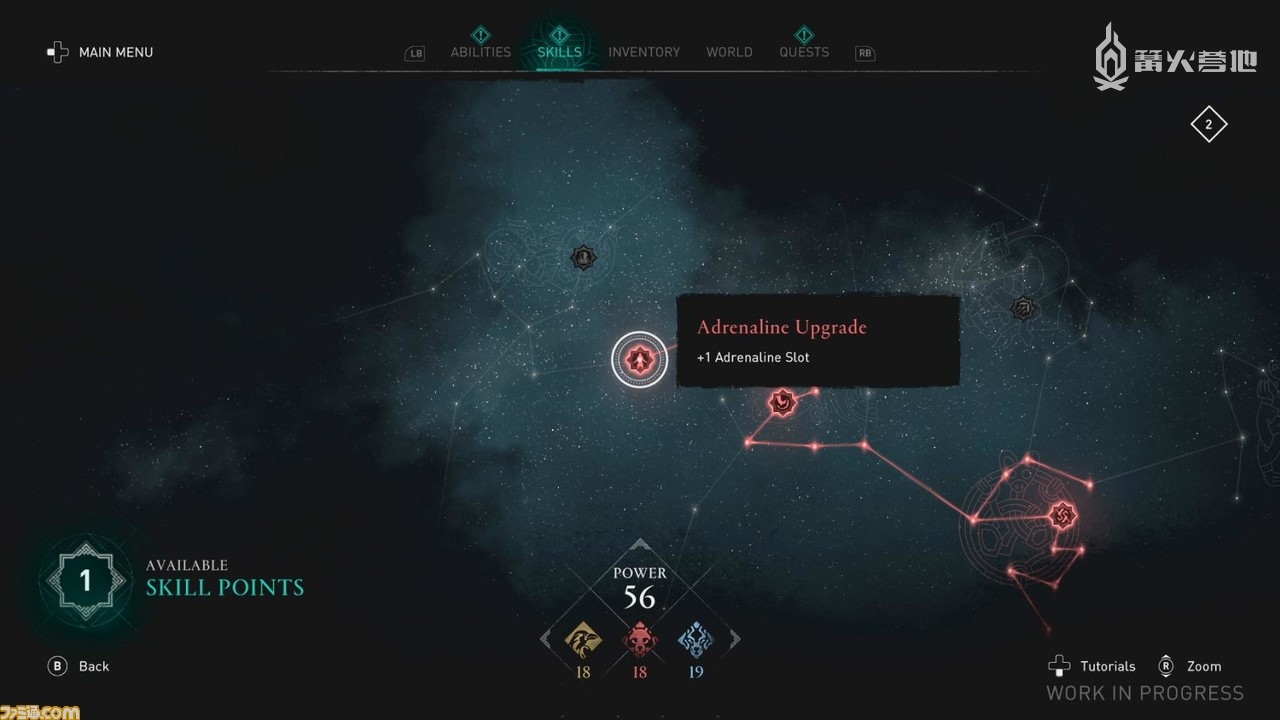The width and height of the screenshot is (1280, 720).
Task: Click the available skill points badge
Action: pos(85,580)
